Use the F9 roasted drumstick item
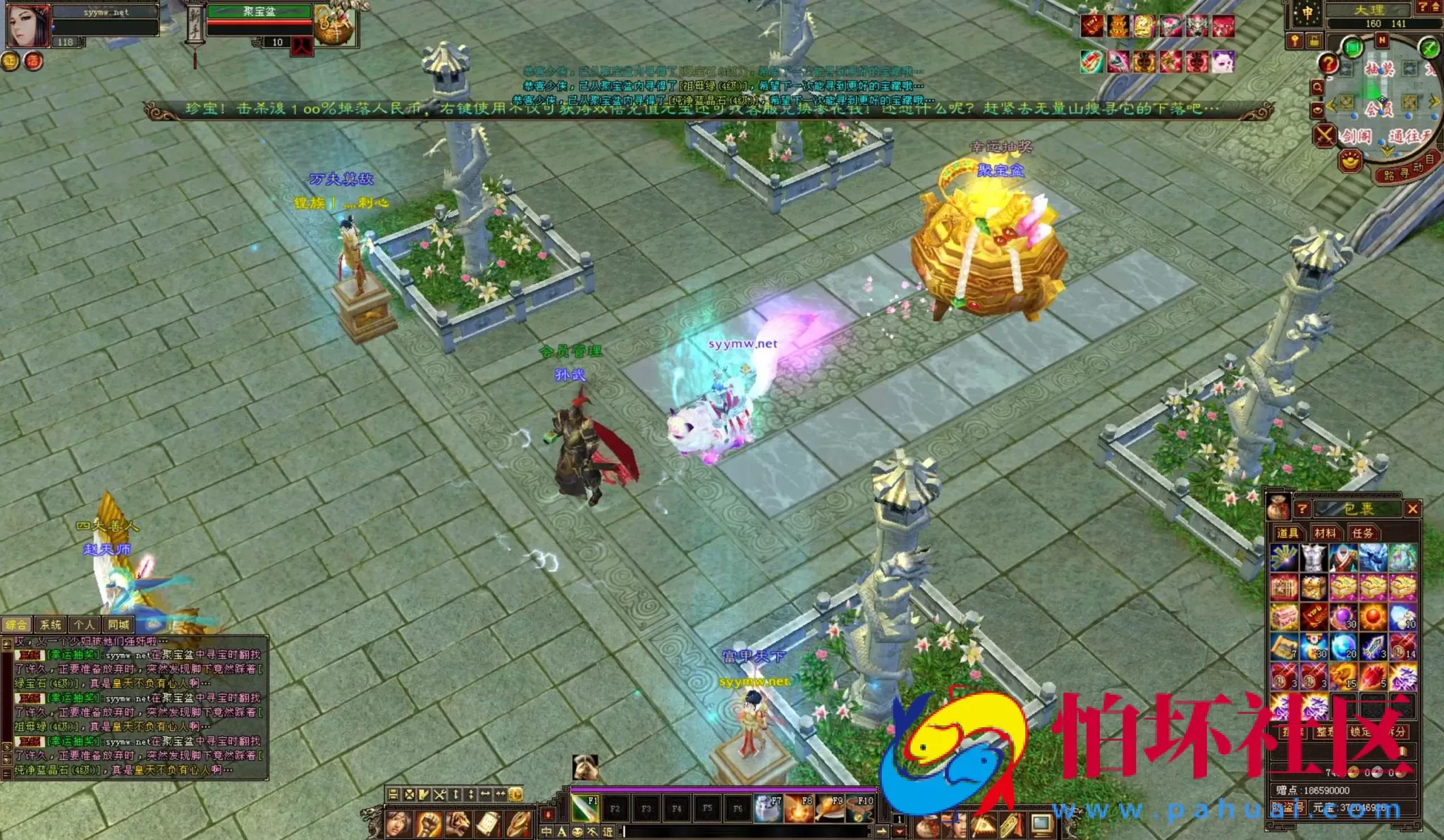 pyautogui.click(x=829, y=808)
